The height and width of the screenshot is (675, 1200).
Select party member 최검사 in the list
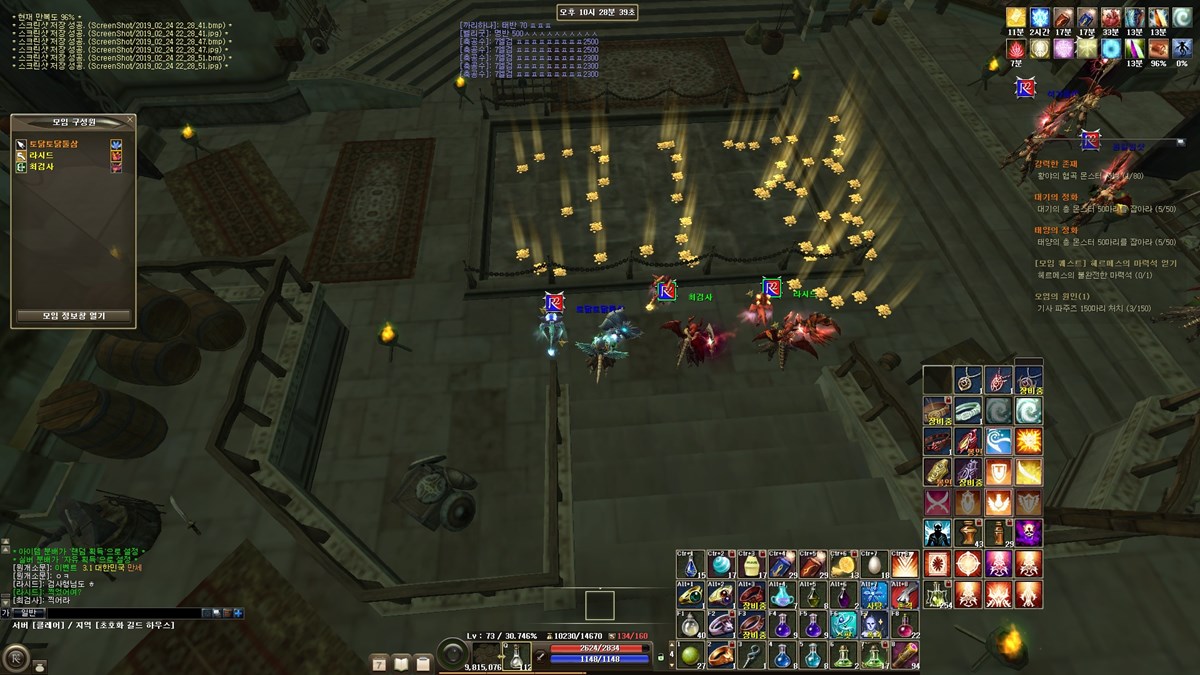coord(42,167)
